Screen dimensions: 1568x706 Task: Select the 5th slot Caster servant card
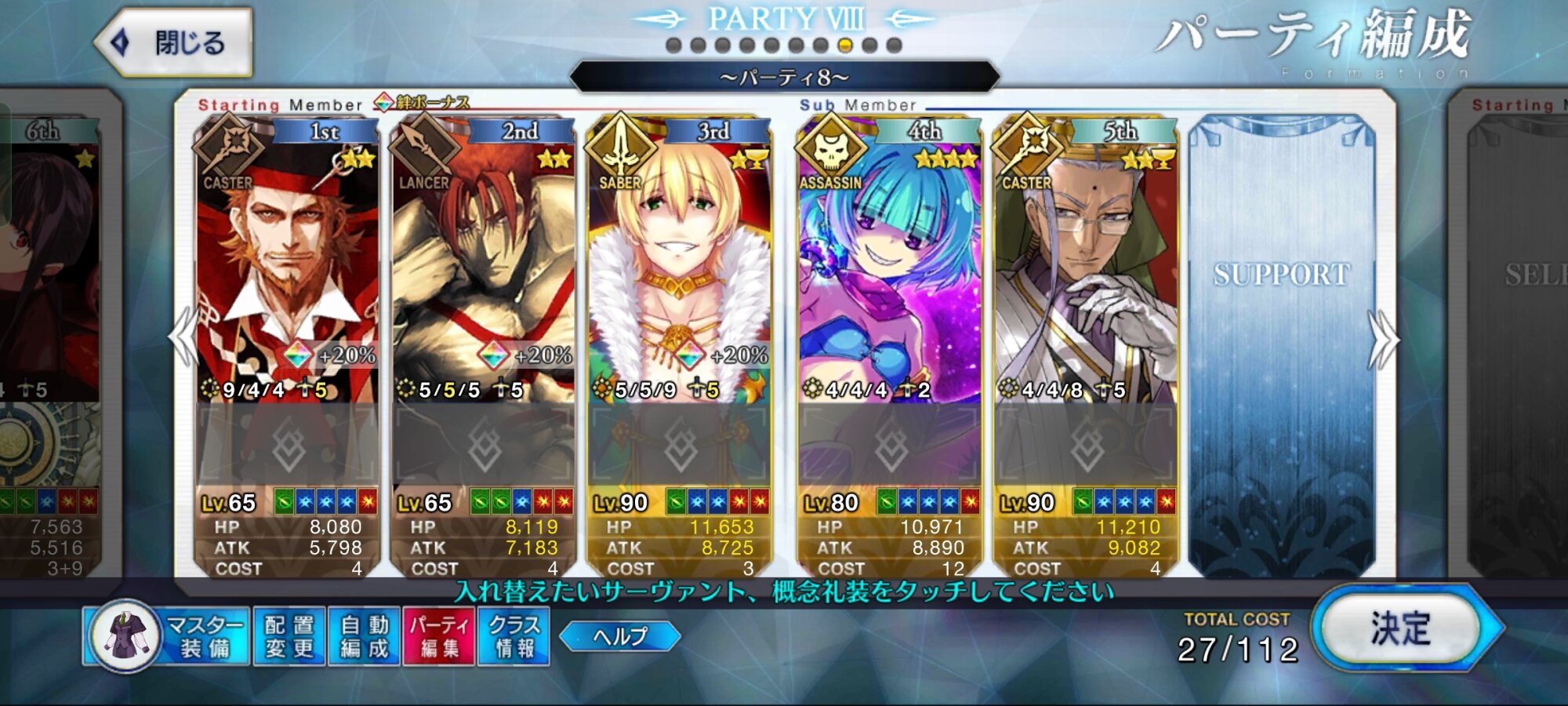[x=1085, y=267]
